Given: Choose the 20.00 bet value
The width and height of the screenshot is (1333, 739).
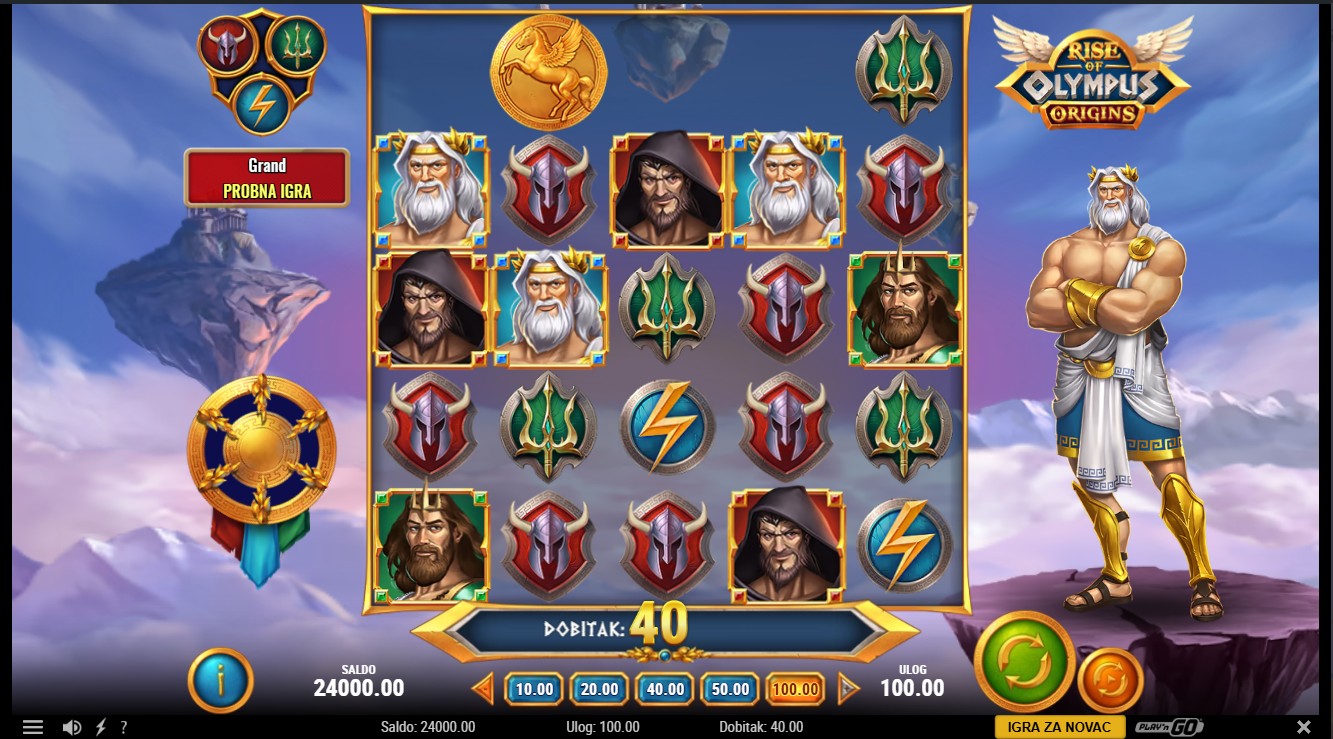Looking at the screenshot, I should (x=599, y=688).
